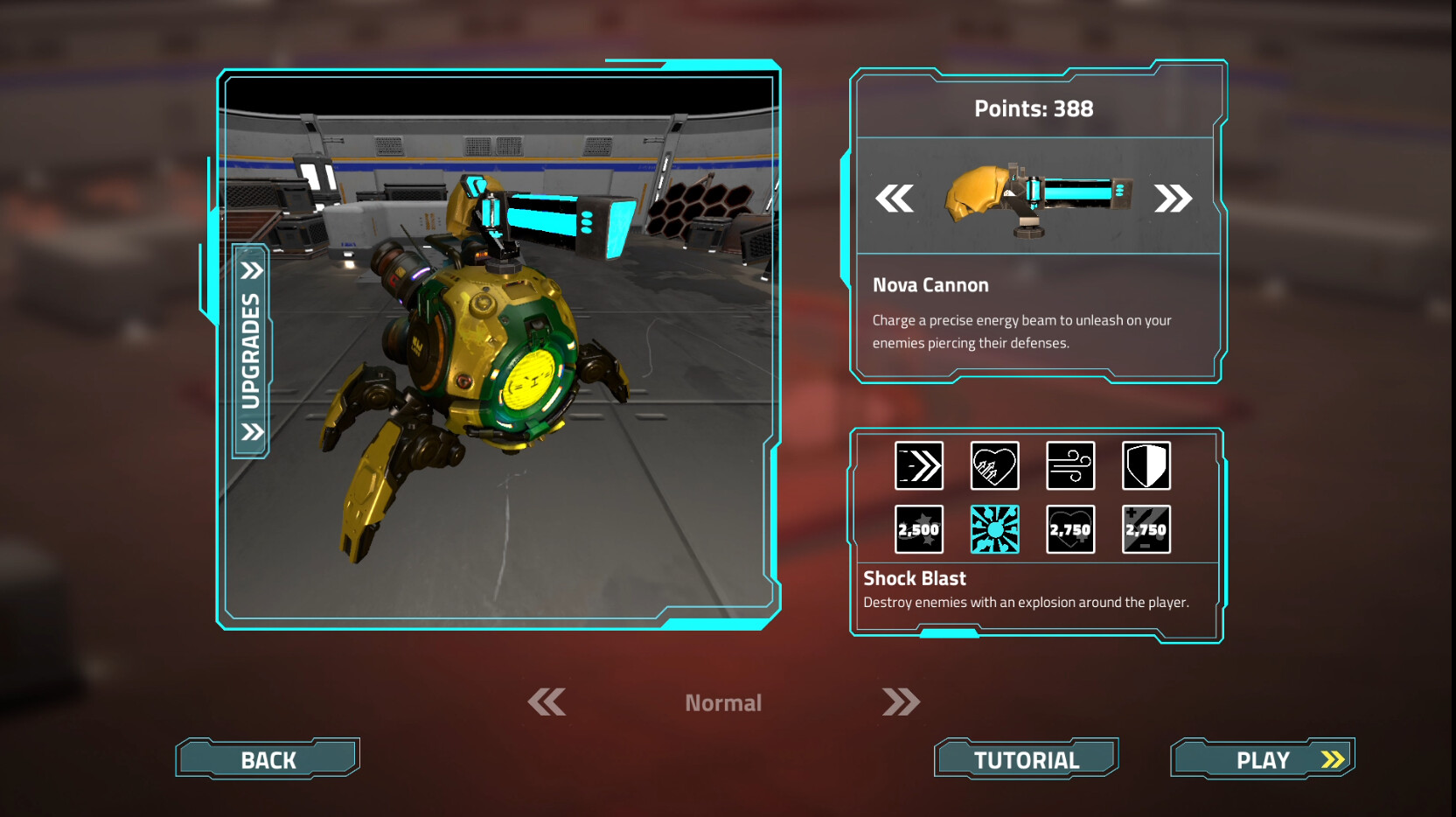
Task: Choose the 2,750 heart health upgrade
Action: [1070, 529]
